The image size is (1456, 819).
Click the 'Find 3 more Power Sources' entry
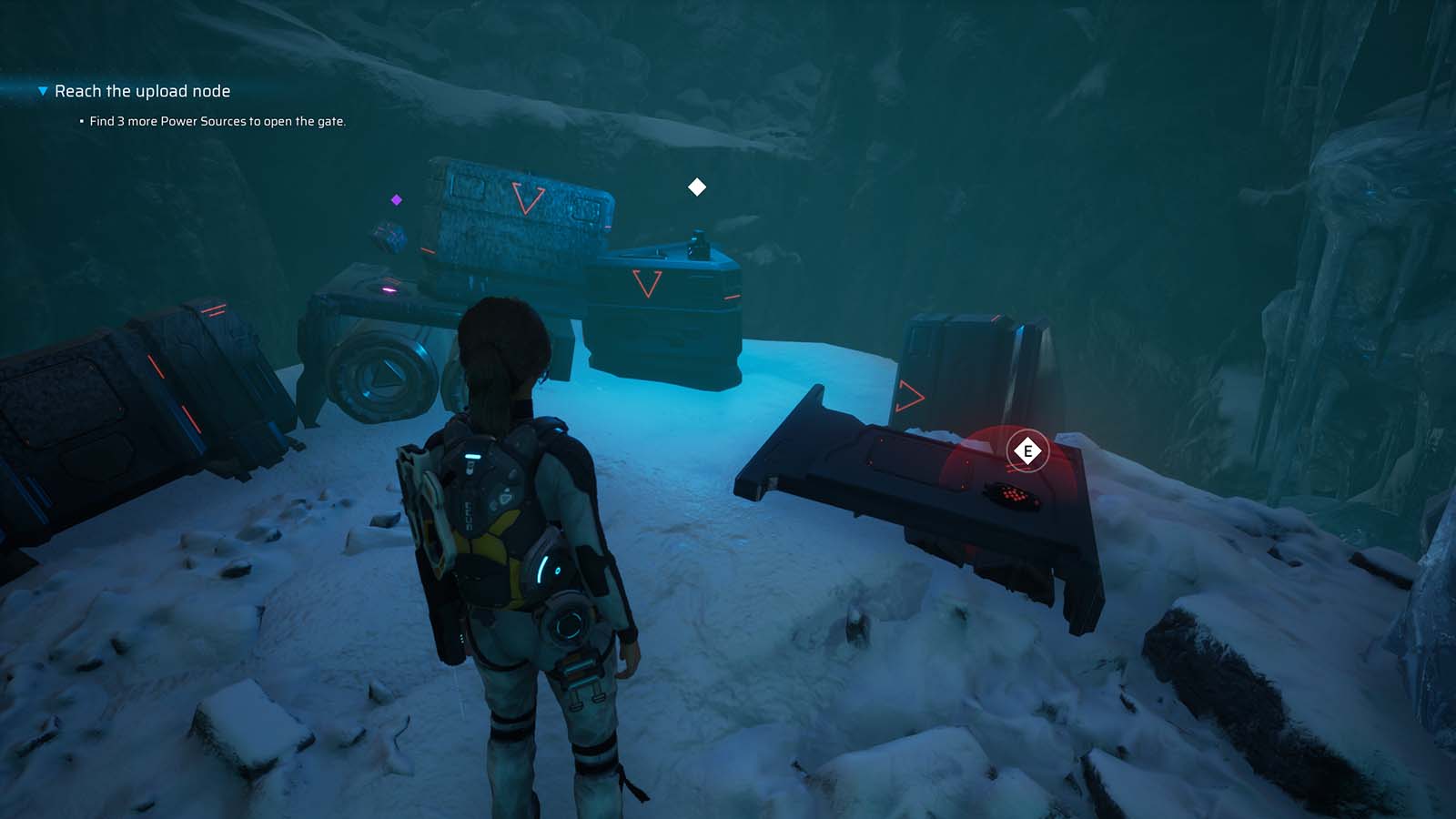tap(217, 119)
